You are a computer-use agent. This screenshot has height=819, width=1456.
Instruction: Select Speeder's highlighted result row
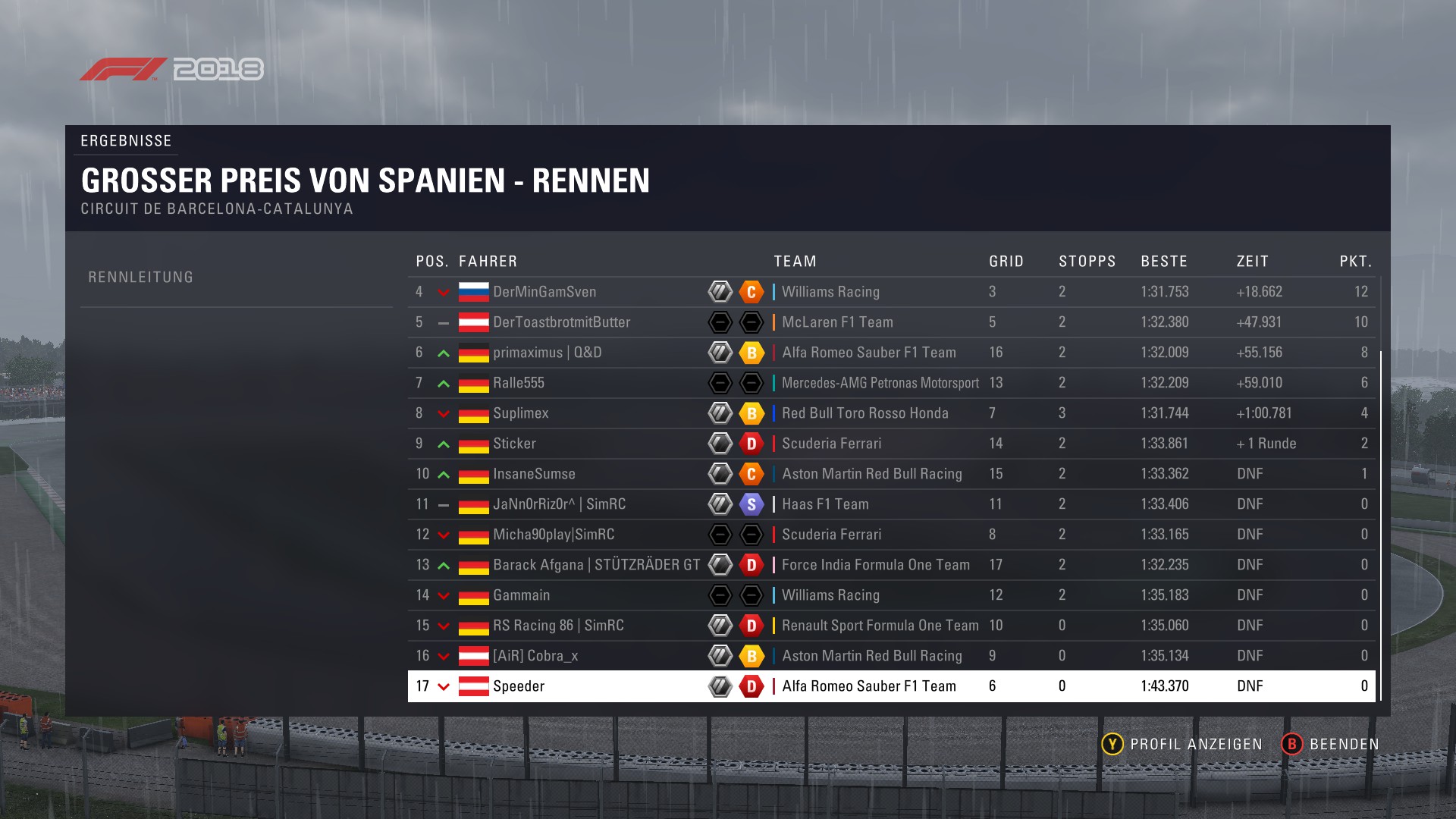coord(519,686)
